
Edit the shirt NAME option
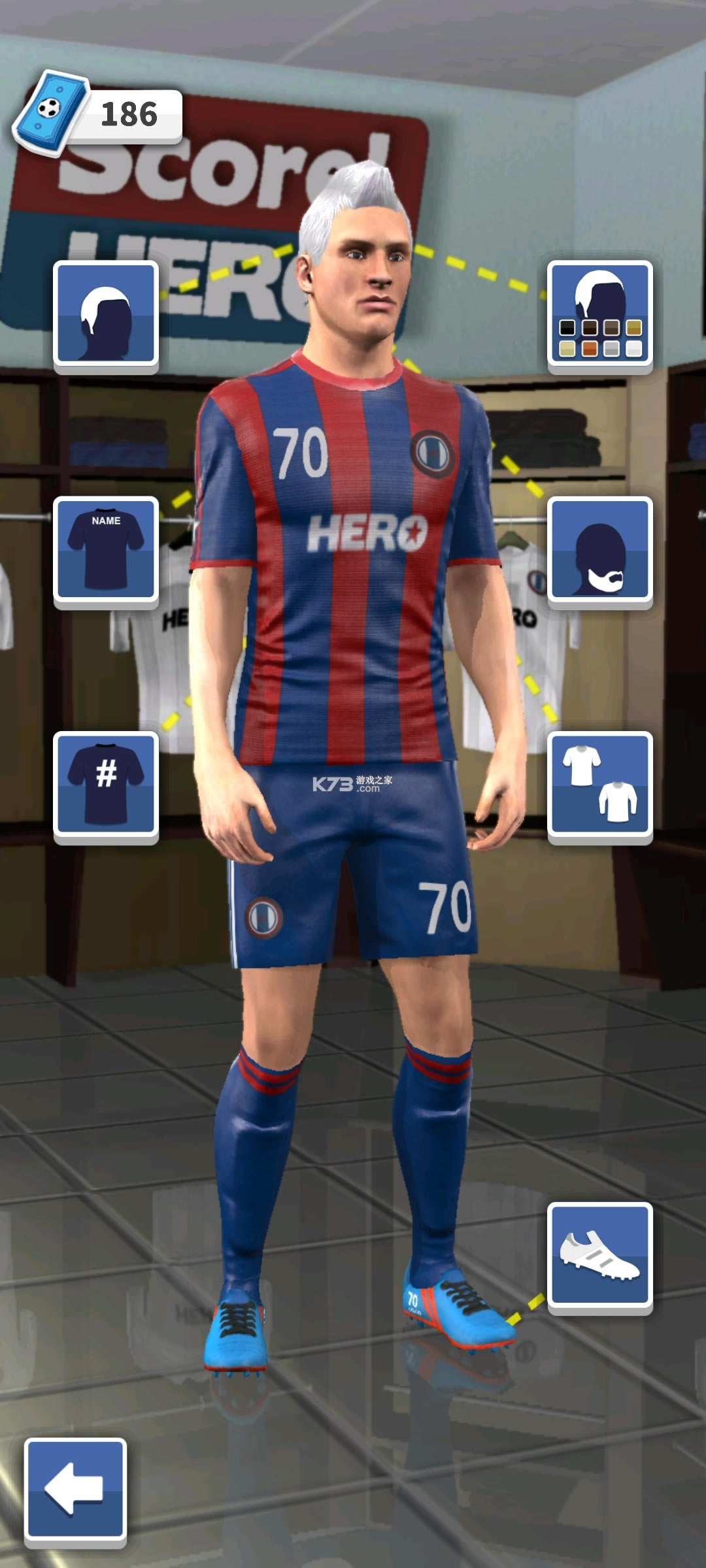106,548
